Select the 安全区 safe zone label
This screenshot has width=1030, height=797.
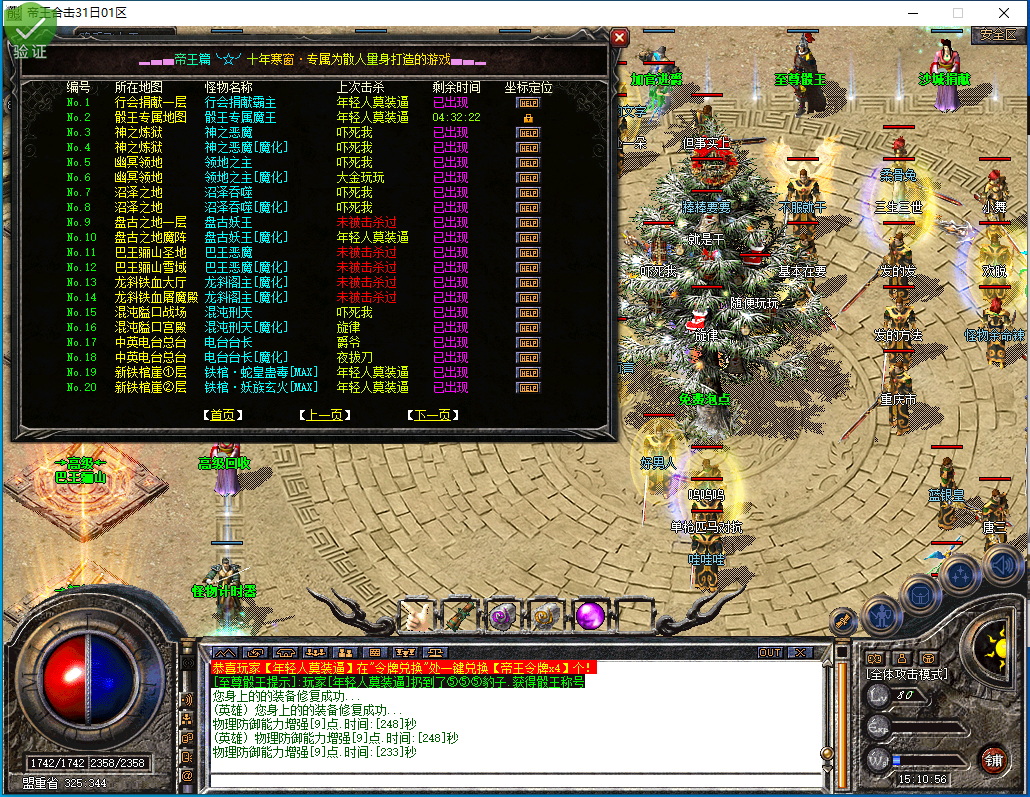click(997, 35)
